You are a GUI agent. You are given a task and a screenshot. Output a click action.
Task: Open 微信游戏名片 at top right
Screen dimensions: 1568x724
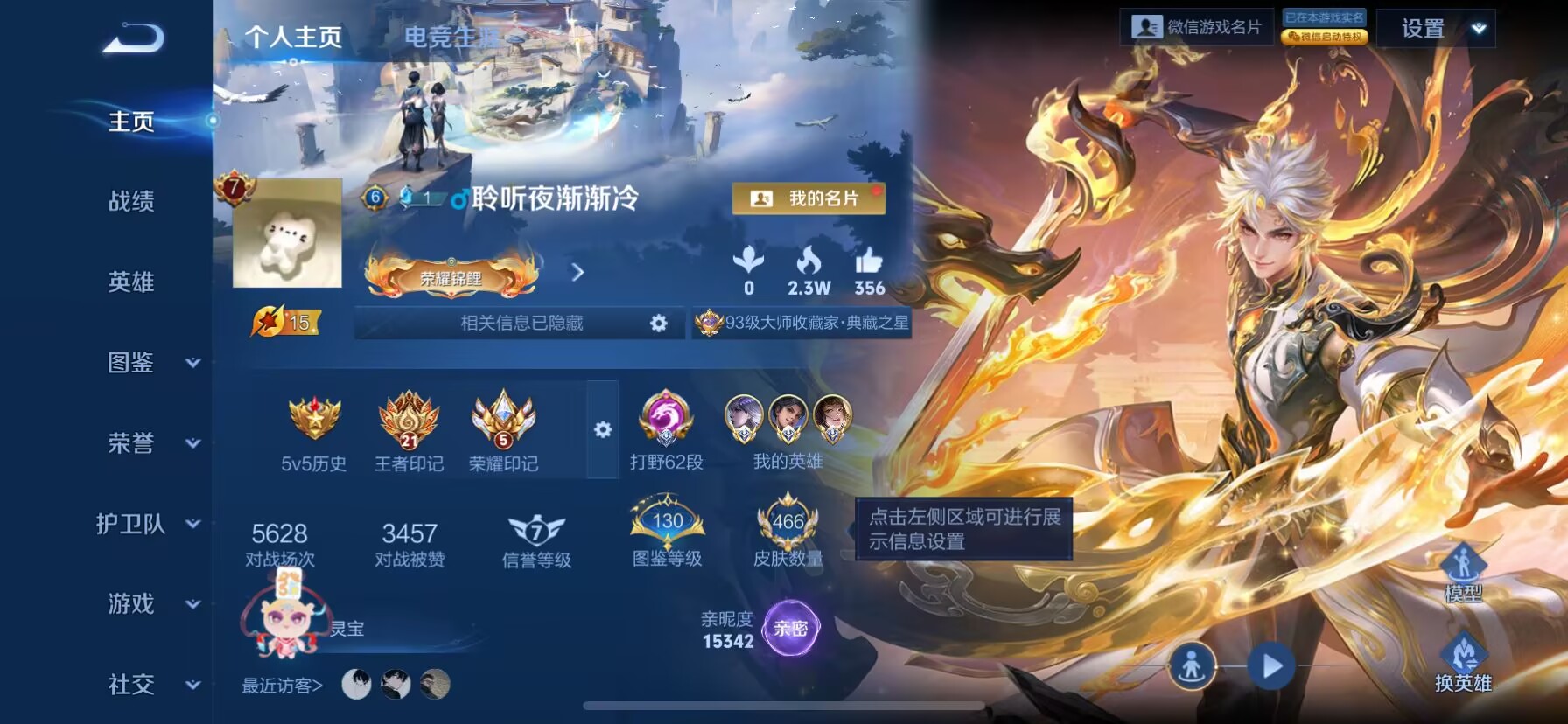tap(1197, 26)
